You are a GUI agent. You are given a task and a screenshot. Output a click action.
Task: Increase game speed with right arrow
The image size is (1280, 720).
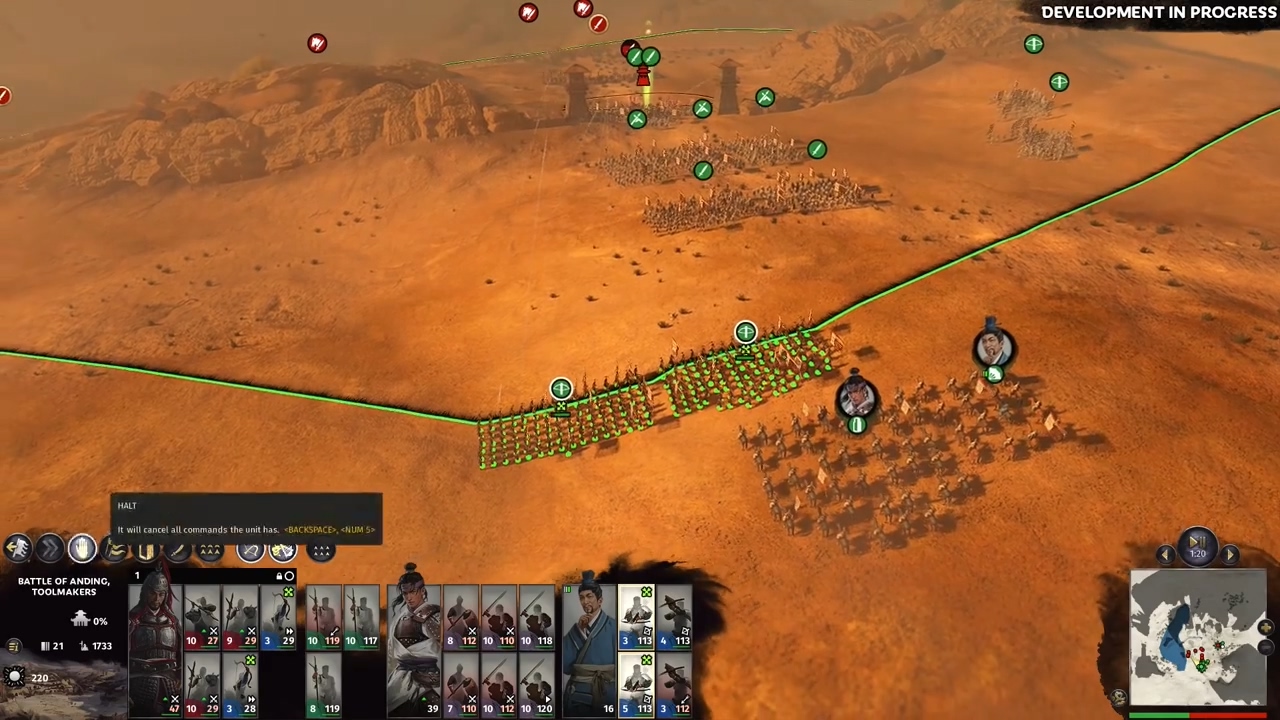pos(1230,555)
